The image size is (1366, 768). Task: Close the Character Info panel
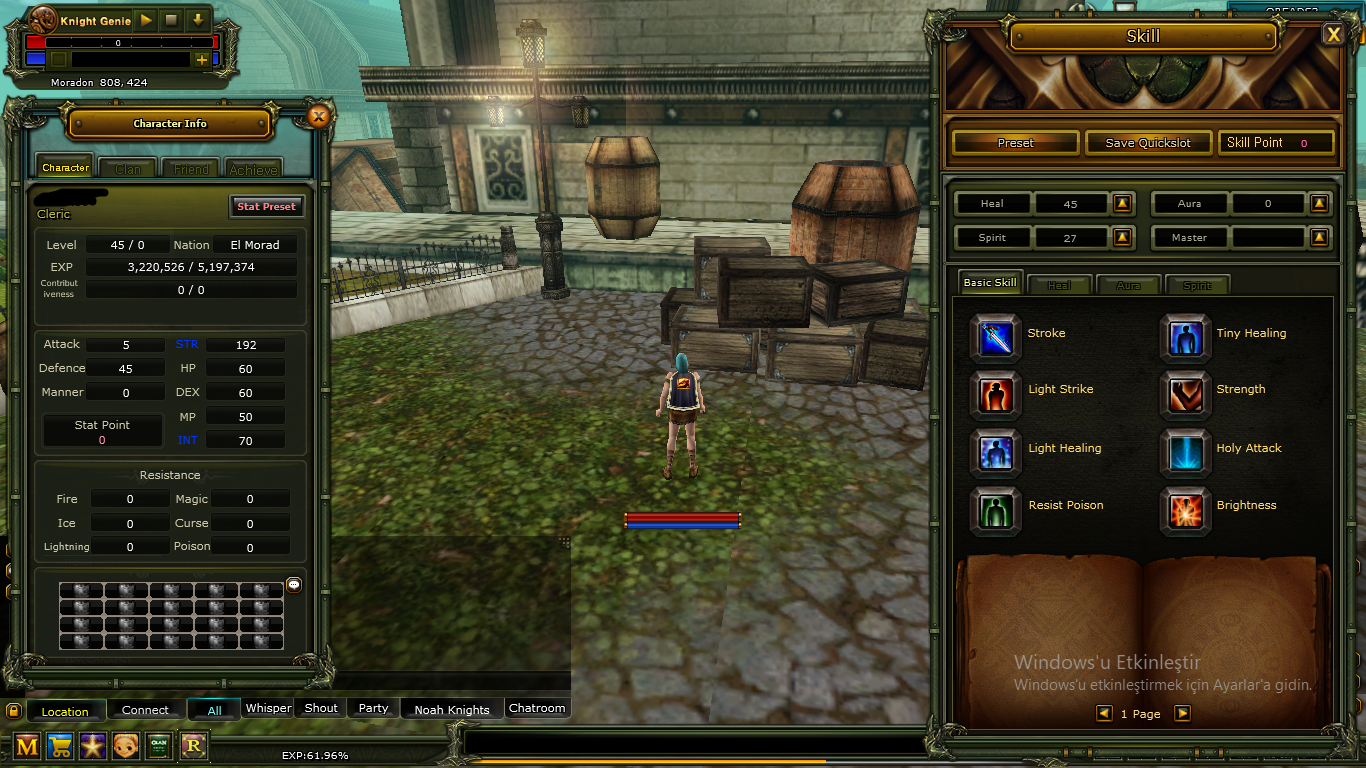pyautogui.click(x=318, y=117)
